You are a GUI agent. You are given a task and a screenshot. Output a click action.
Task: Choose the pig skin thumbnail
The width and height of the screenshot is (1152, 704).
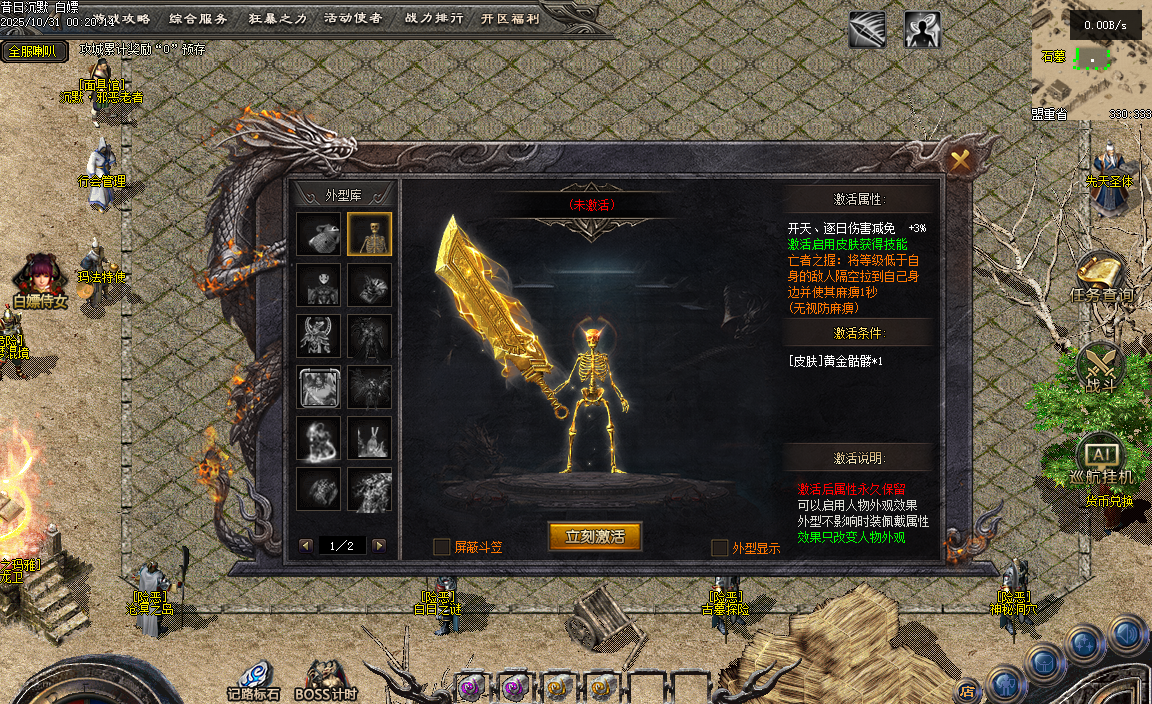point(318,234)
